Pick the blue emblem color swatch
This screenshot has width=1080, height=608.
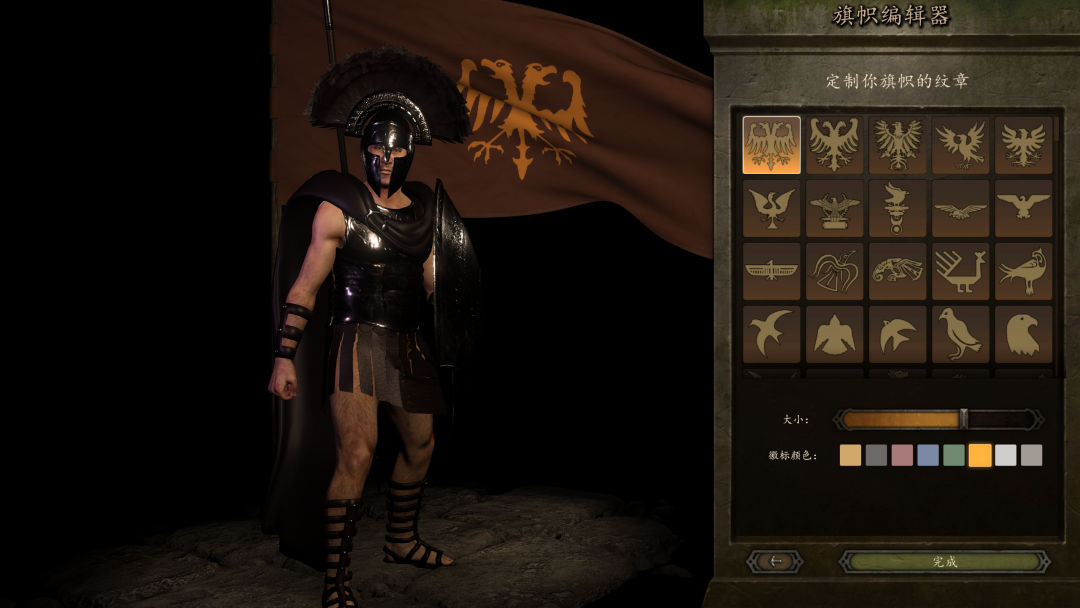tap(928, 455)
